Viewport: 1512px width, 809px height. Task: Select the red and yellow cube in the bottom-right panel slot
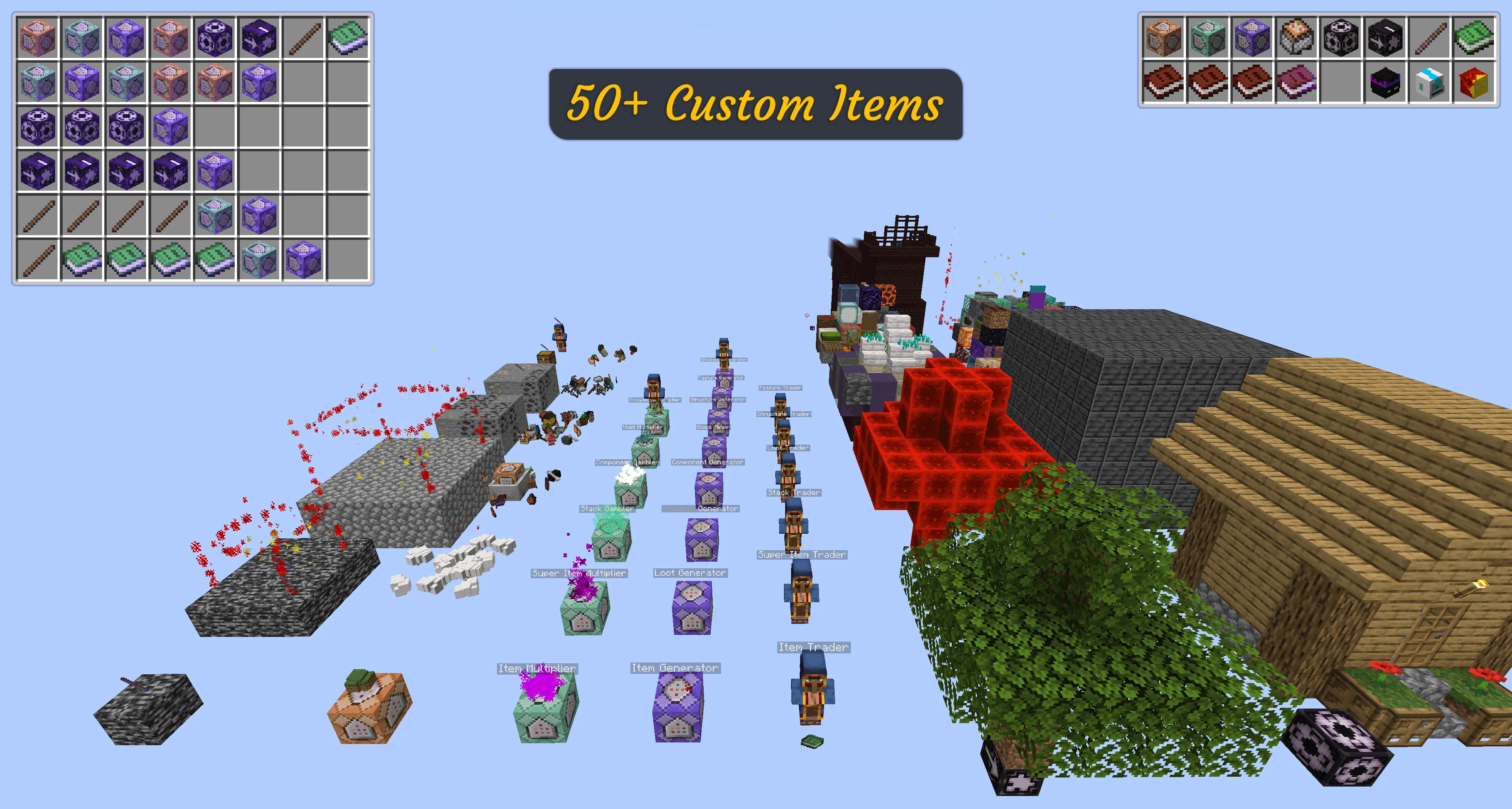pyautogui.click(x=1476, y=83)
